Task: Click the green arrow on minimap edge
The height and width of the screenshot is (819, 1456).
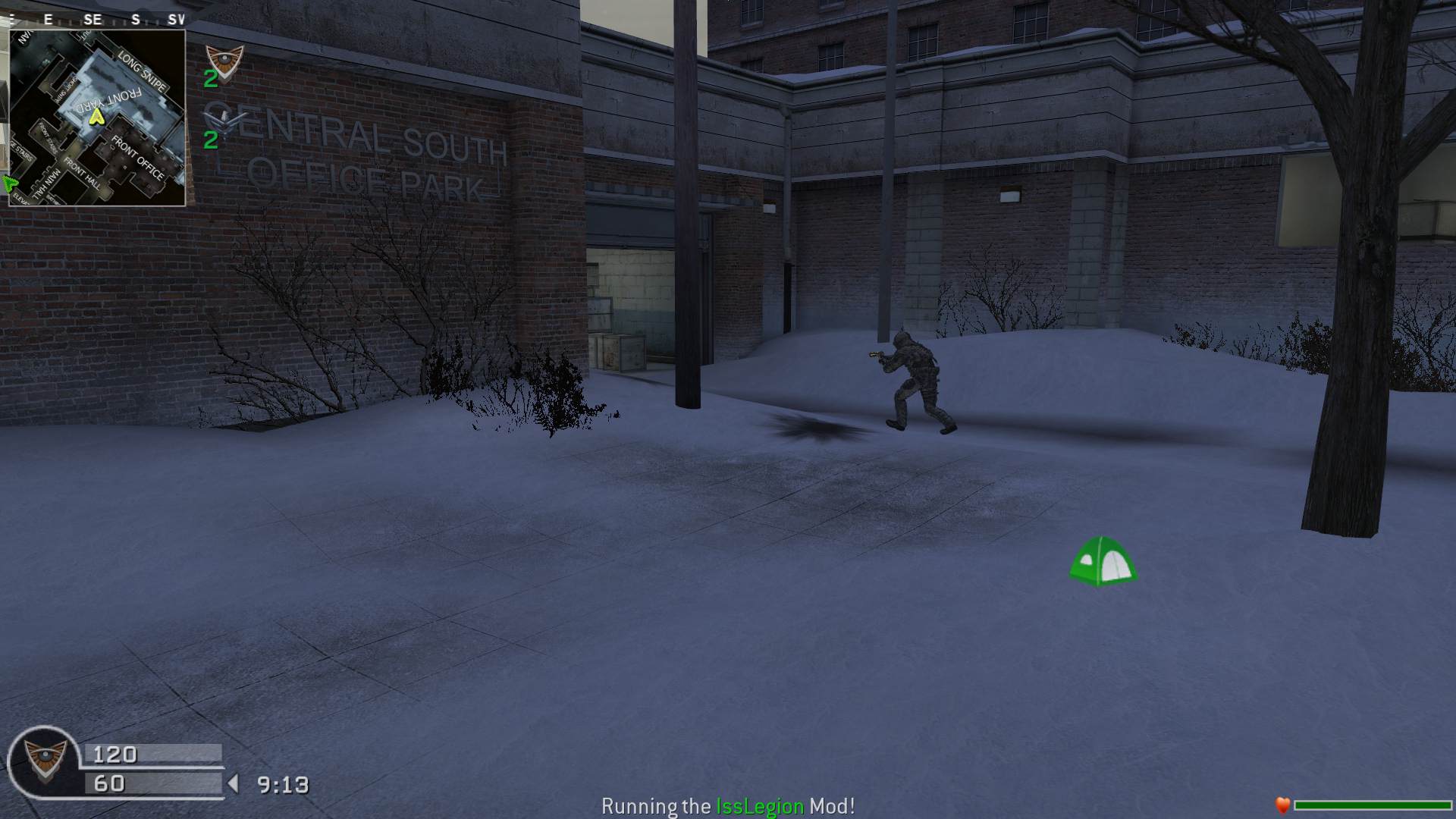Action: [10, 183]
